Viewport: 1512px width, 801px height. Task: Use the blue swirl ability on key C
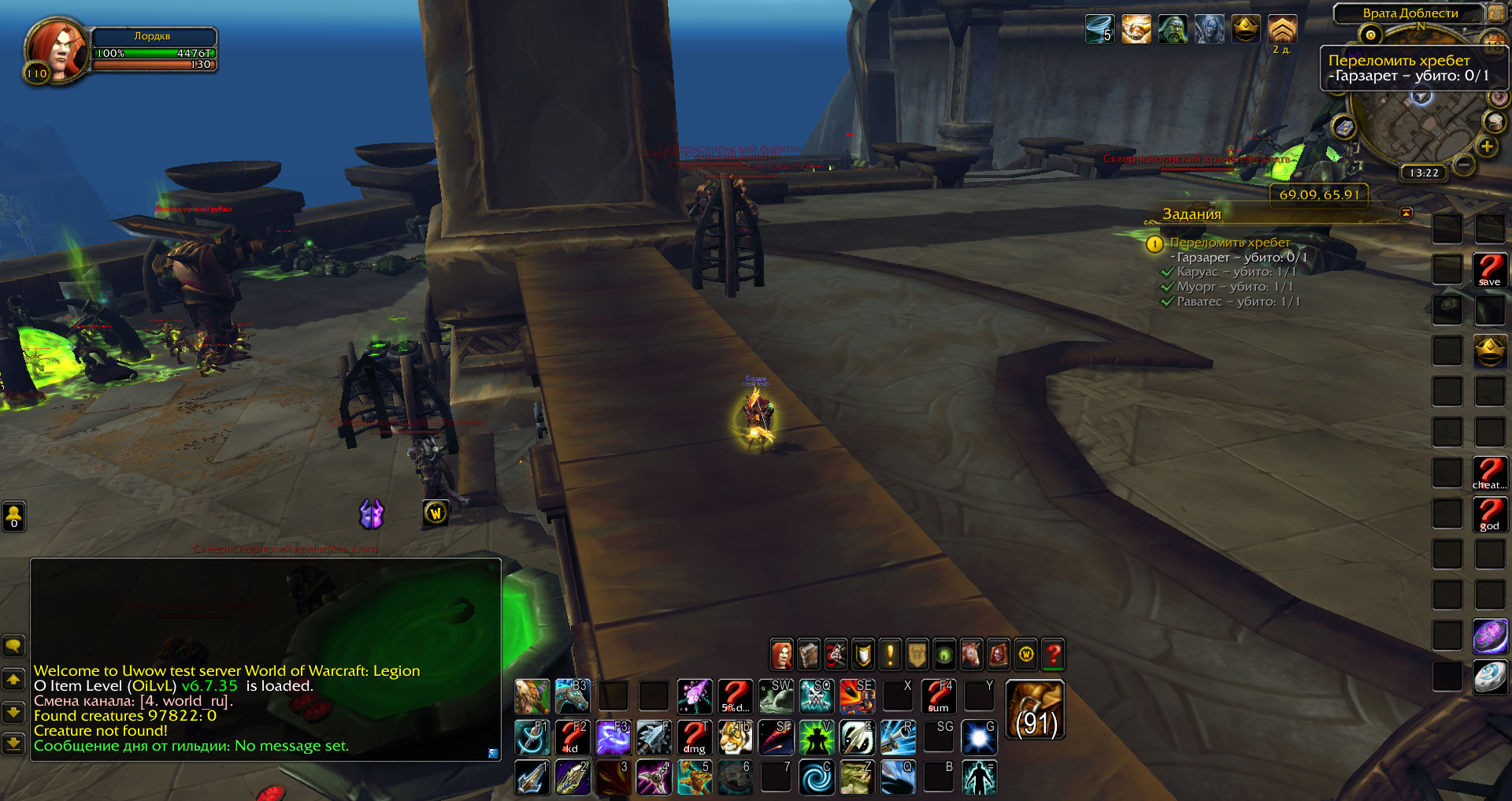[817, 777]
